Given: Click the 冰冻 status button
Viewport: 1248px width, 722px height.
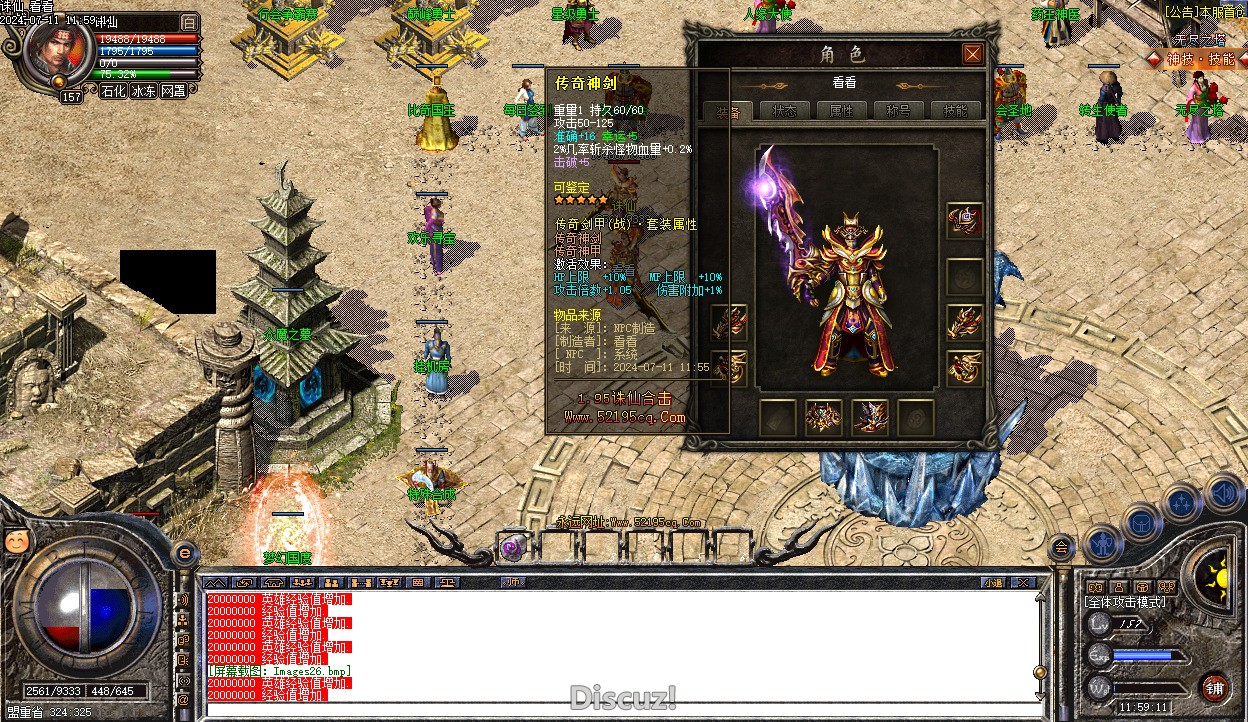Looking at the screenshot, I should pos(143,91).
